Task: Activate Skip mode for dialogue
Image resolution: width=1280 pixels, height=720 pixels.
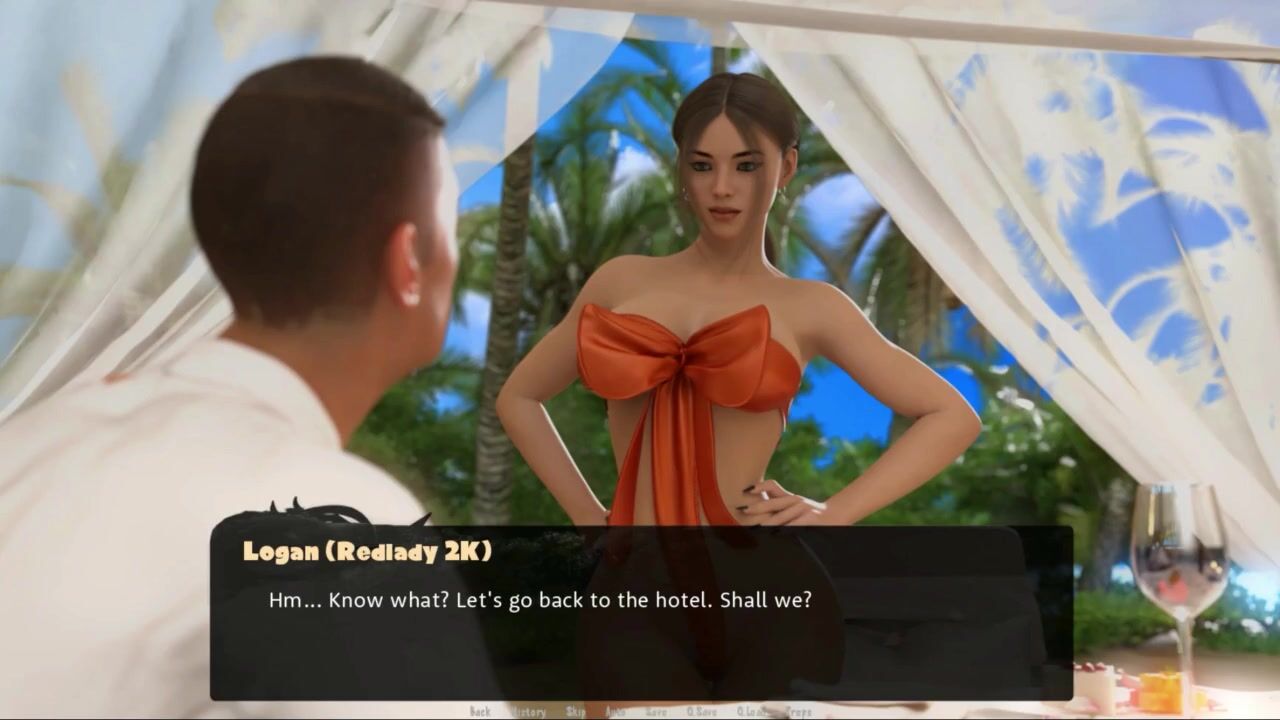Action: 575,712
